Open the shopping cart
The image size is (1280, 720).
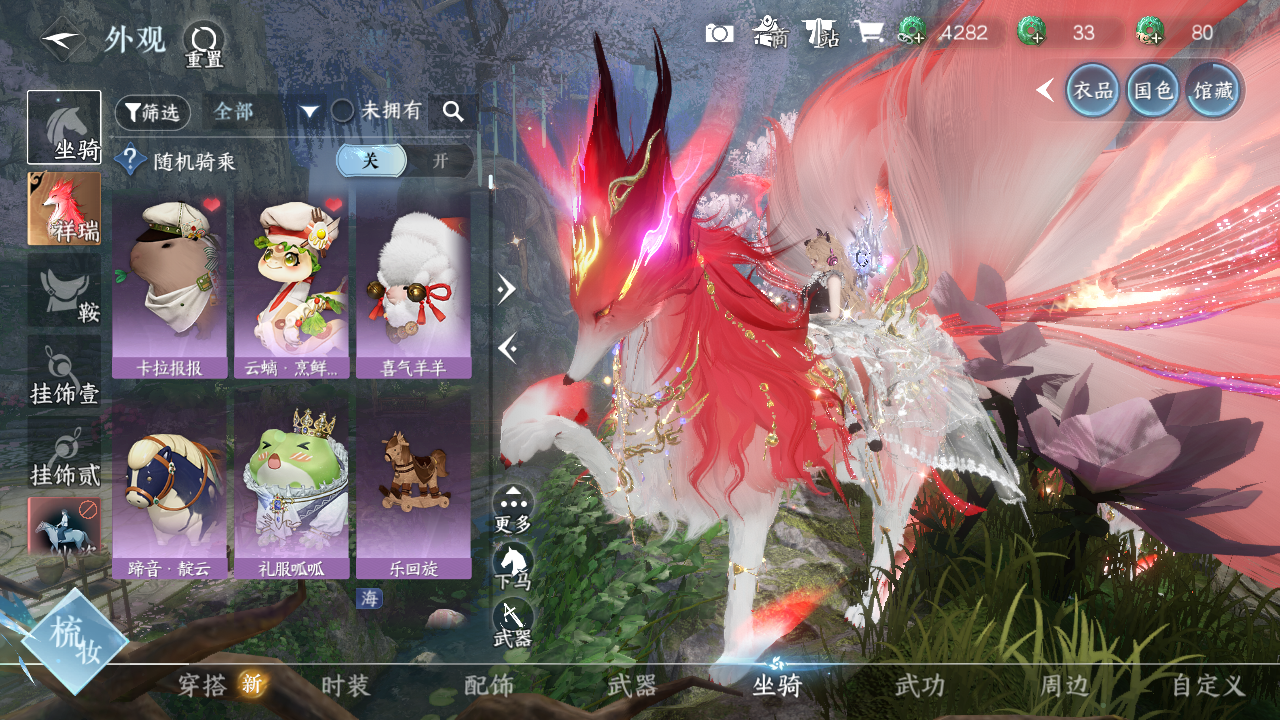click(x=868, y=33)
